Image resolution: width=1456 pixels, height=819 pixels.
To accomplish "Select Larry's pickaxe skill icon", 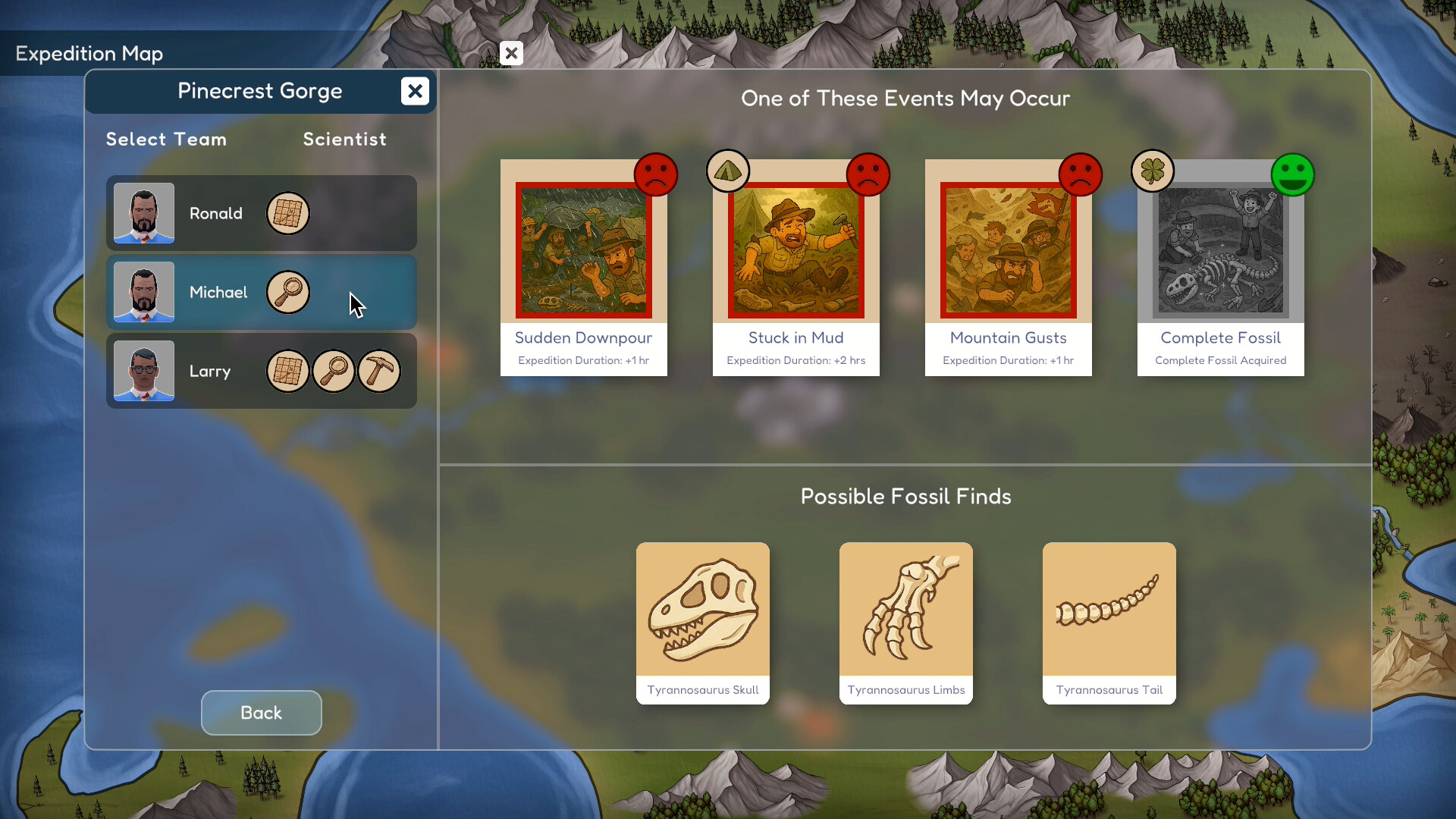I will click(x=378, y=371).
